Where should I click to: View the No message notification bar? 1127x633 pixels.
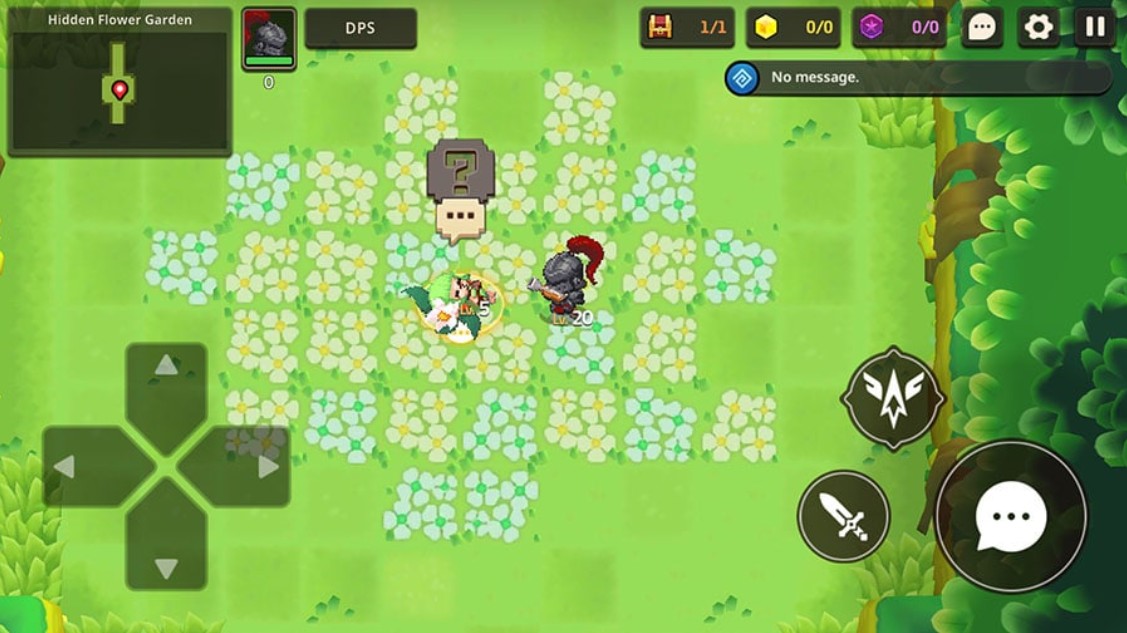918,78
